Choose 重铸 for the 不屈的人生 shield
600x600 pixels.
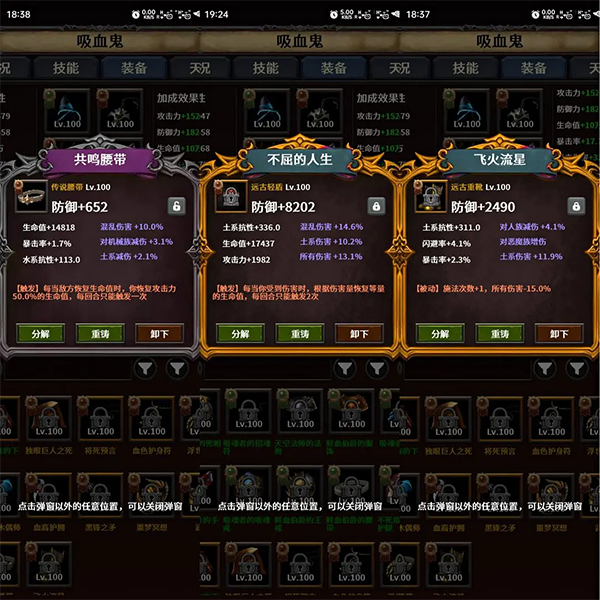click(x=300, y=334)
